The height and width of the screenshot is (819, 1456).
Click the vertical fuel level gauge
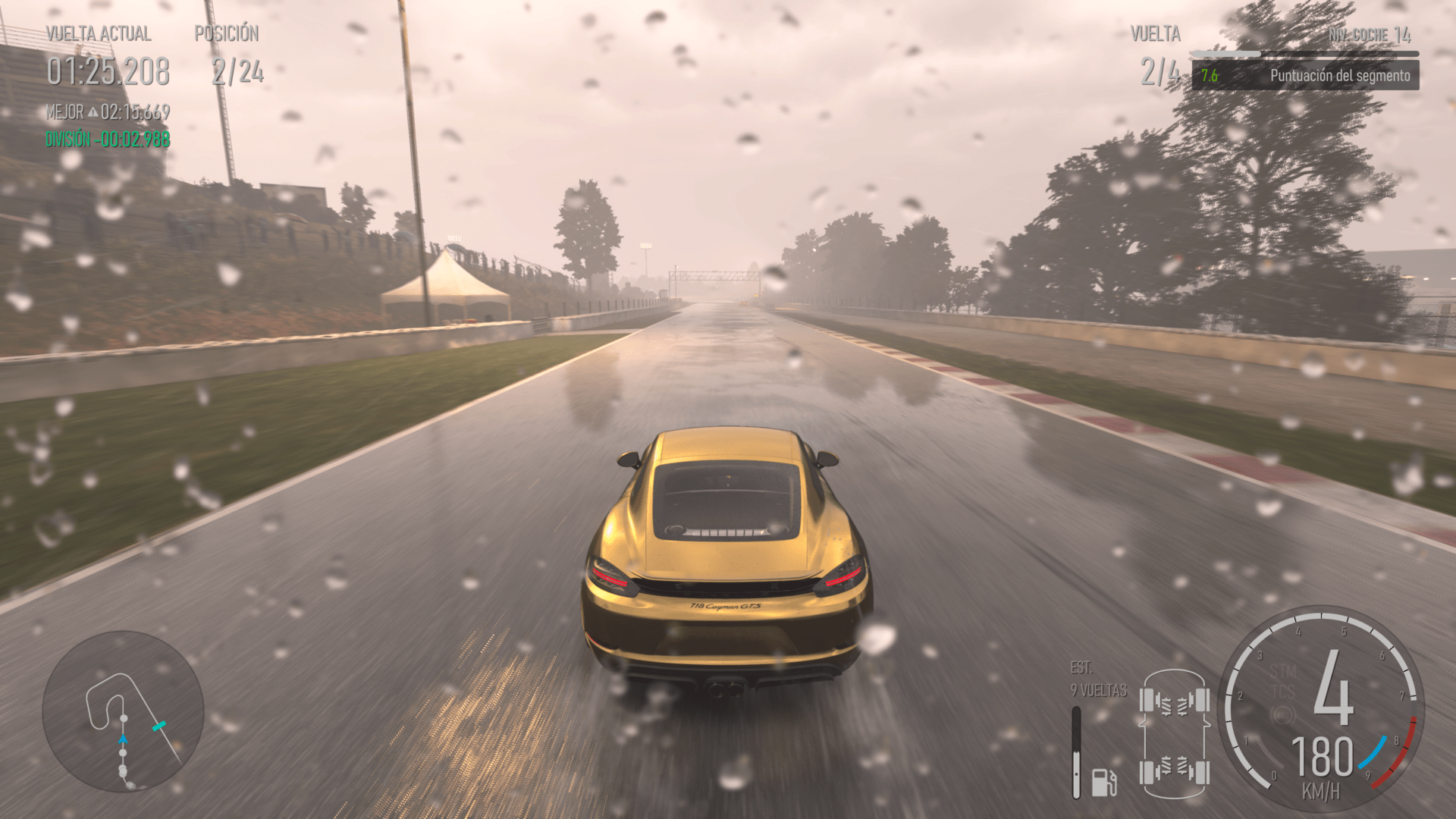[1076, 752]
